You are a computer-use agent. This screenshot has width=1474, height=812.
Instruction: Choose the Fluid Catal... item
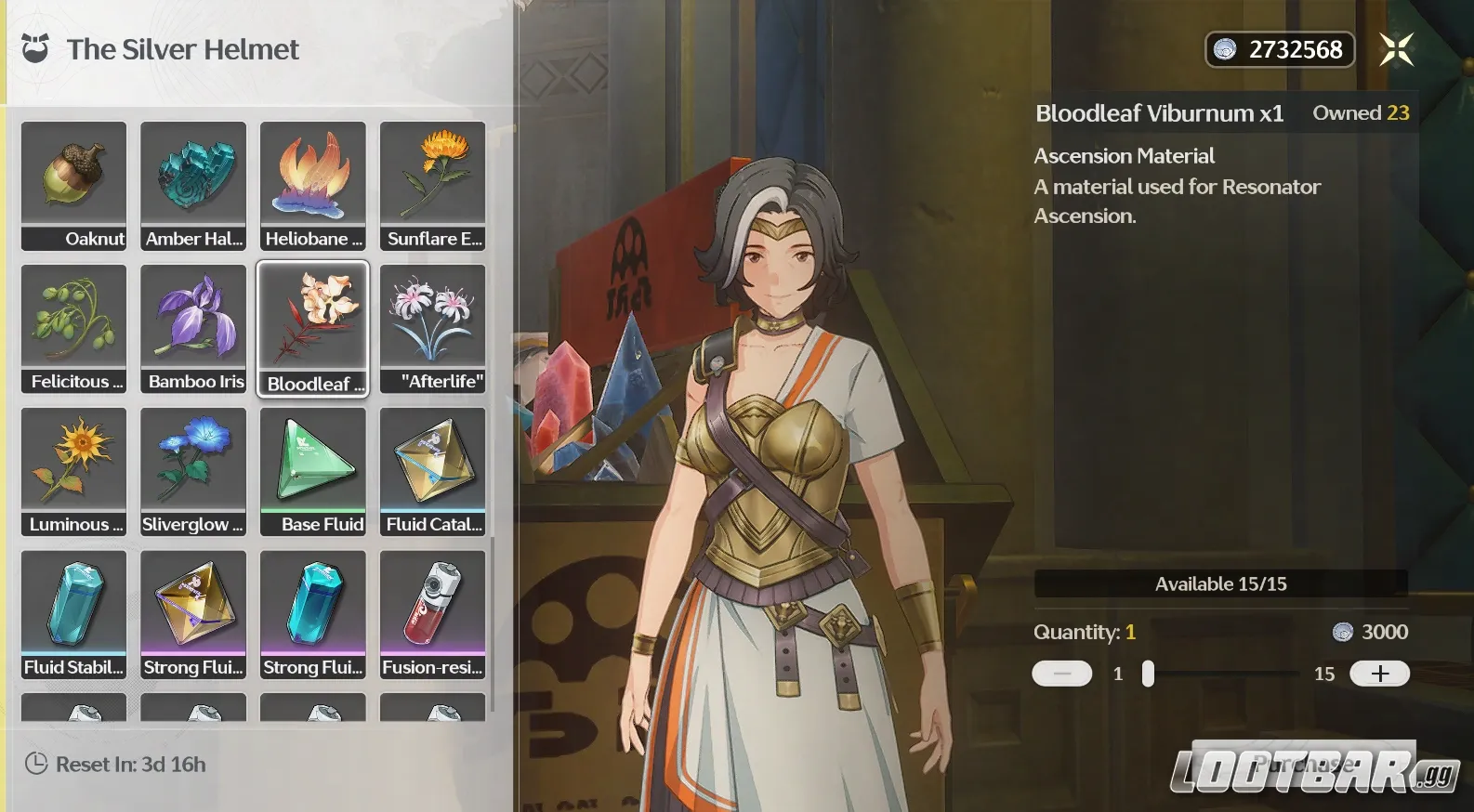click(432, 471)
